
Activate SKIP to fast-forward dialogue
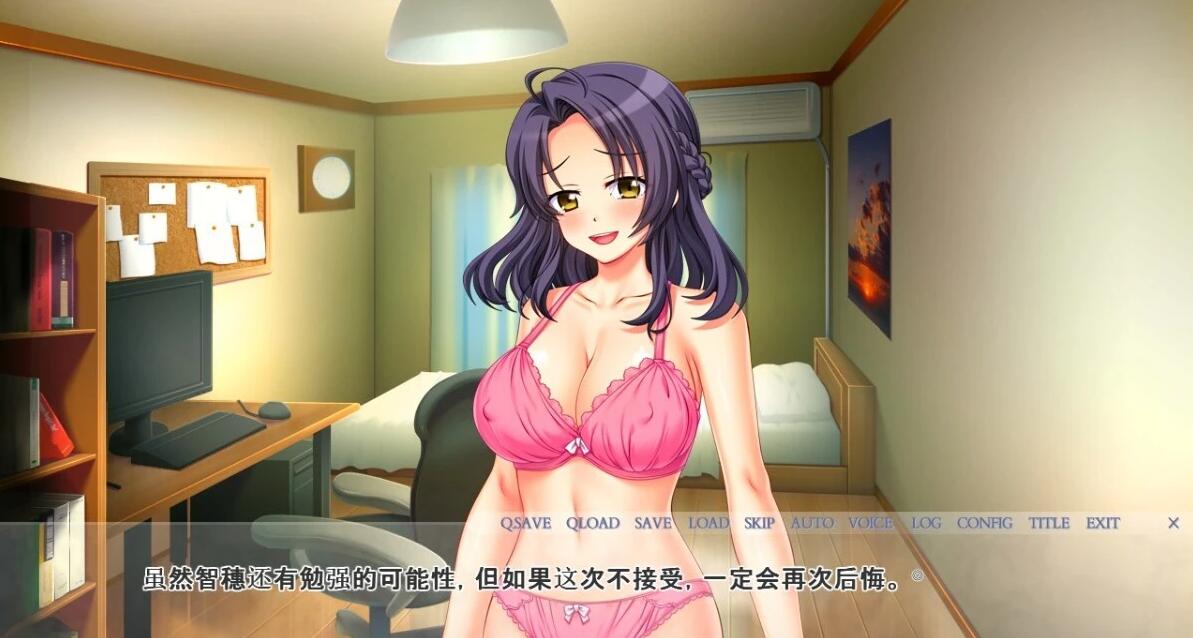click(759, 523)
